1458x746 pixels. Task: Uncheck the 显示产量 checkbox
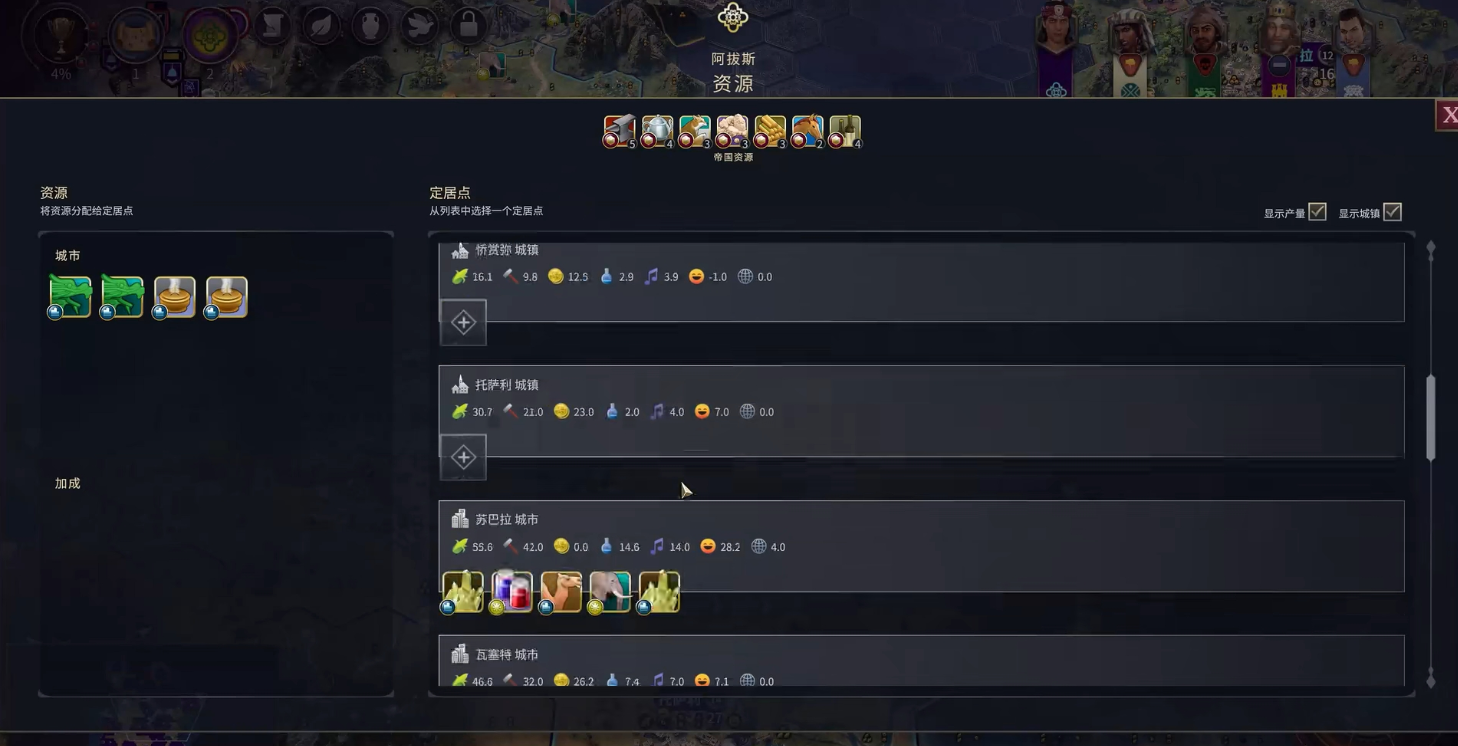pos(1316,211)
